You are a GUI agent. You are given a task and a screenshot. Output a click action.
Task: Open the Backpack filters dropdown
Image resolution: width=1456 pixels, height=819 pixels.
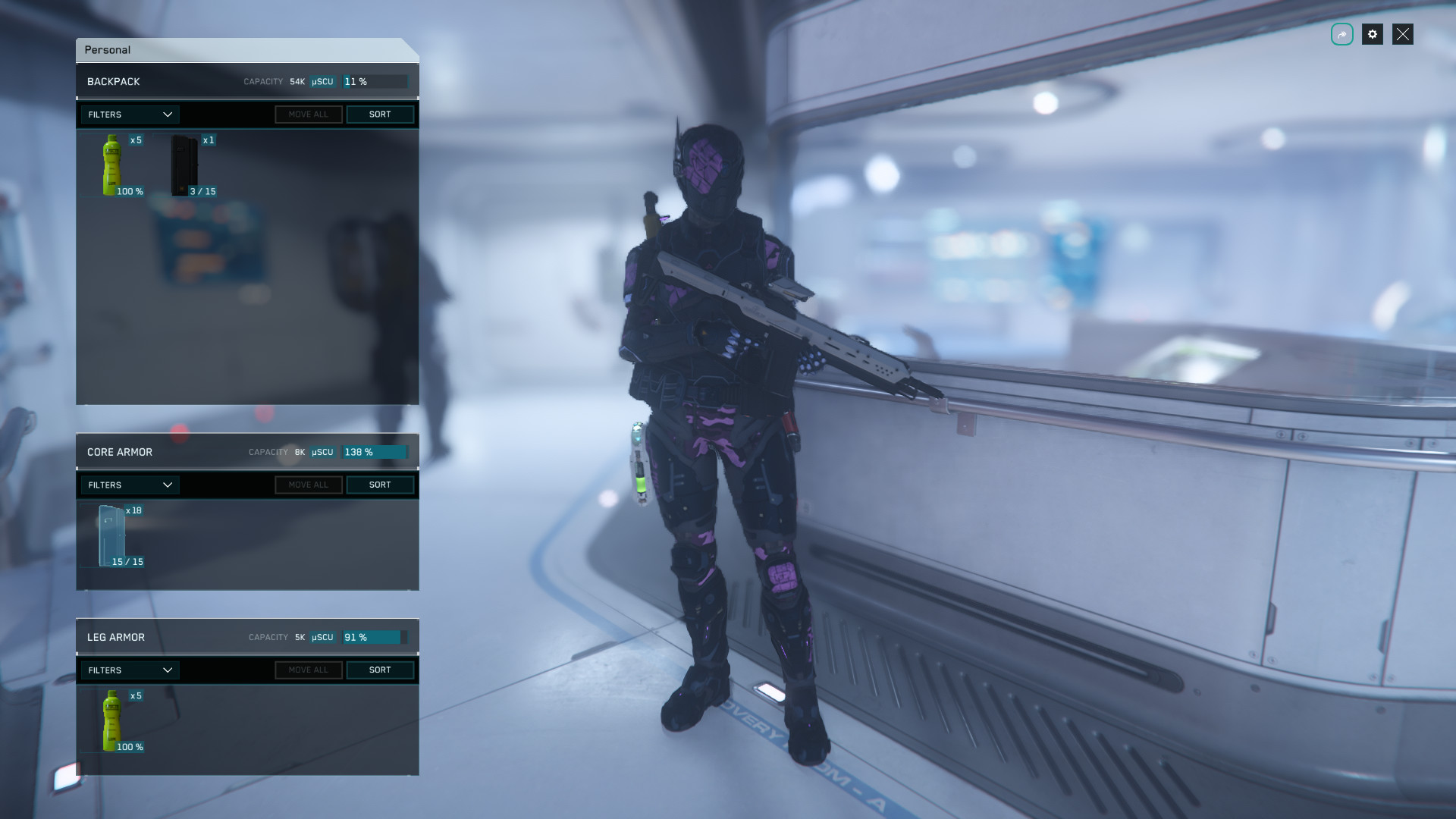tap(130, 115)
